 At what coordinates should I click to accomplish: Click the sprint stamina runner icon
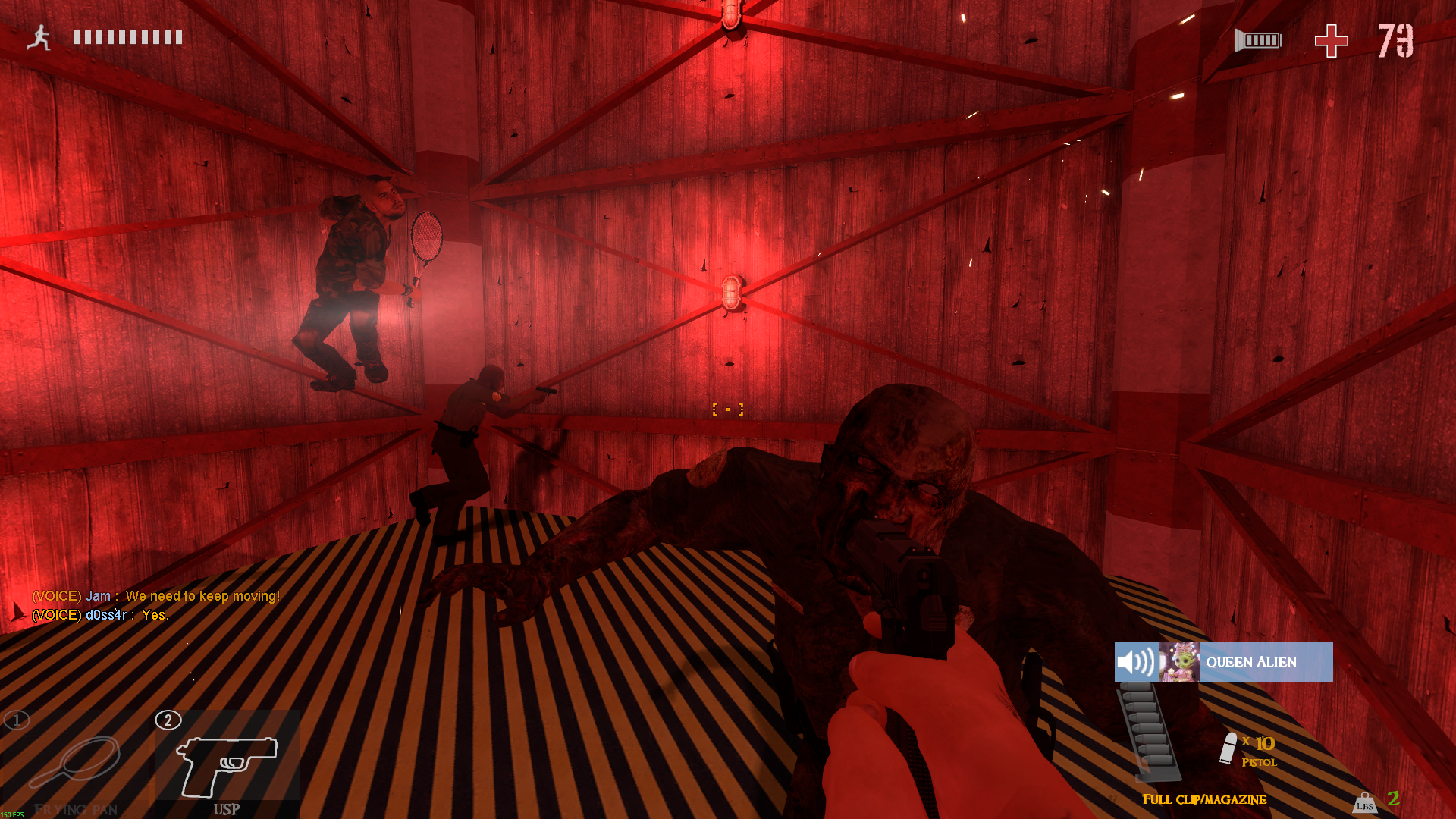[x=39, y=37]
